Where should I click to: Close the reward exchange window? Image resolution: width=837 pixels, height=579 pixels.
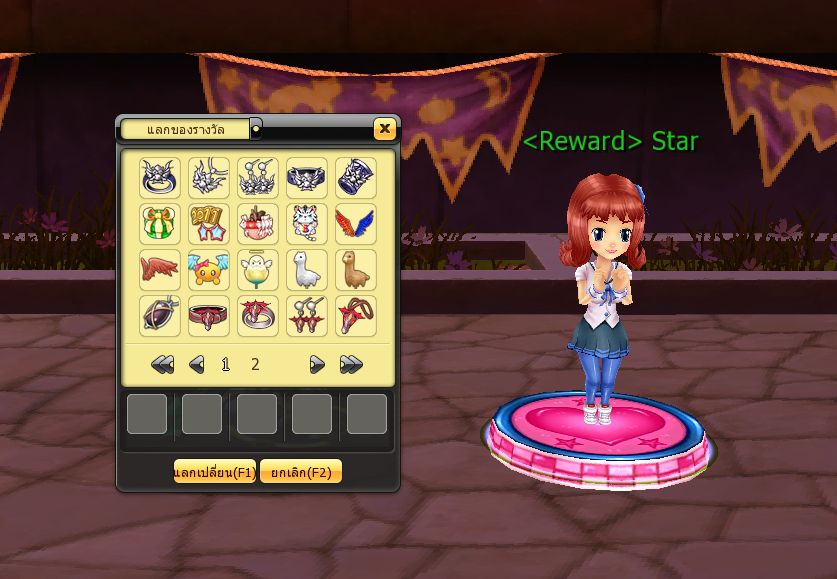point(384,129)
